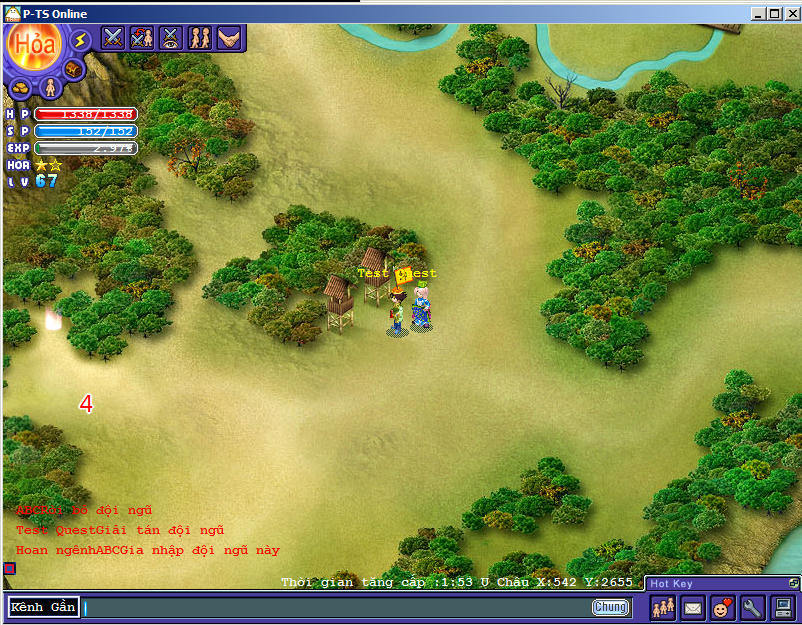
Task: Click the Chung chat button
Action: [x=610, y=607]
